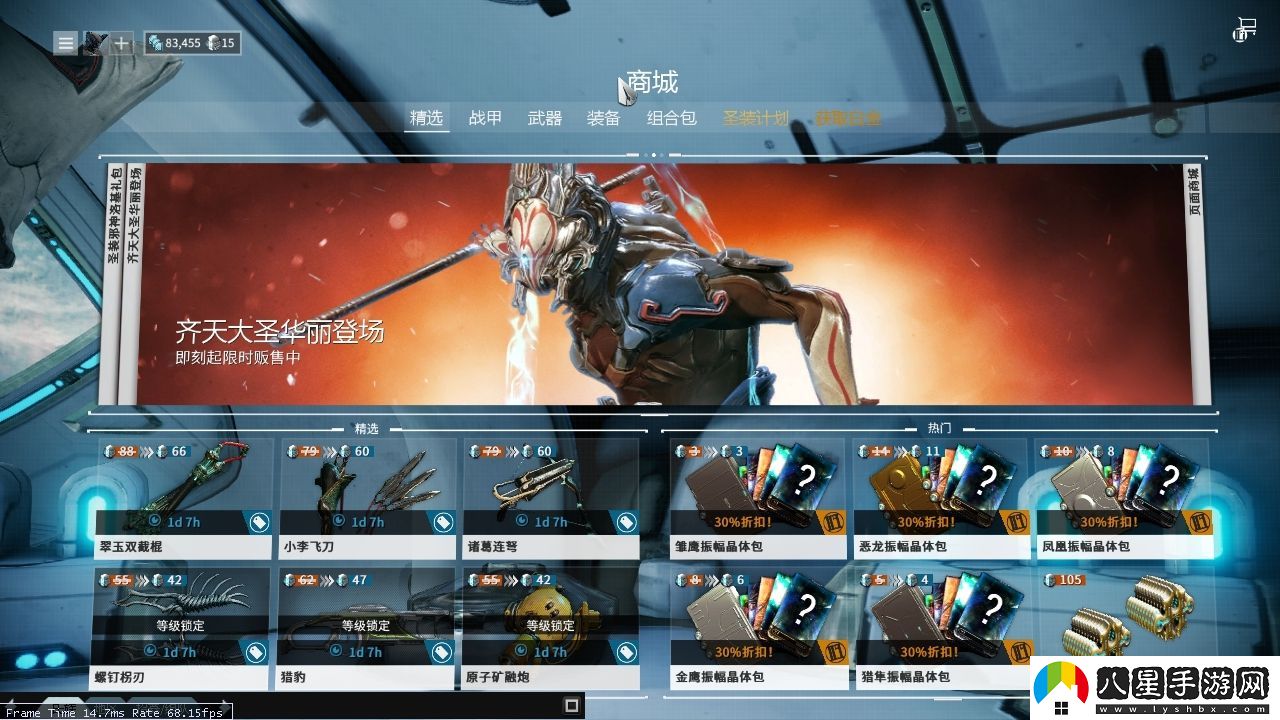This screenshot has height=720, width=1280.
Task: Open the hamburger main menu
Action: 65,43
